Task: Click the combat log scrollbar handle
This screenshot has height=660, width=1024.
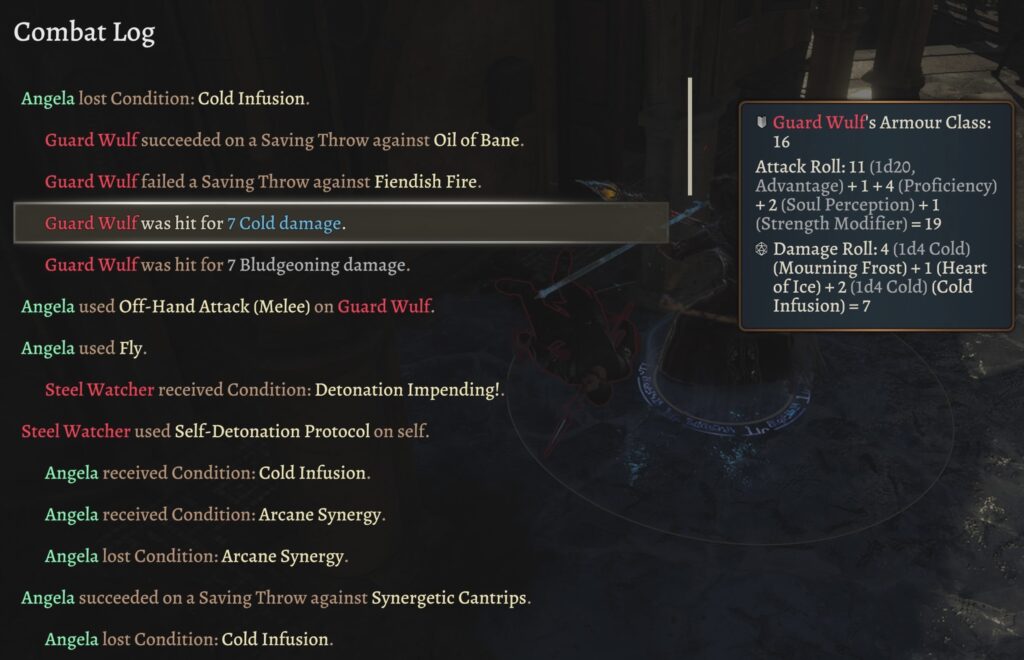Action: pos(690,136)
